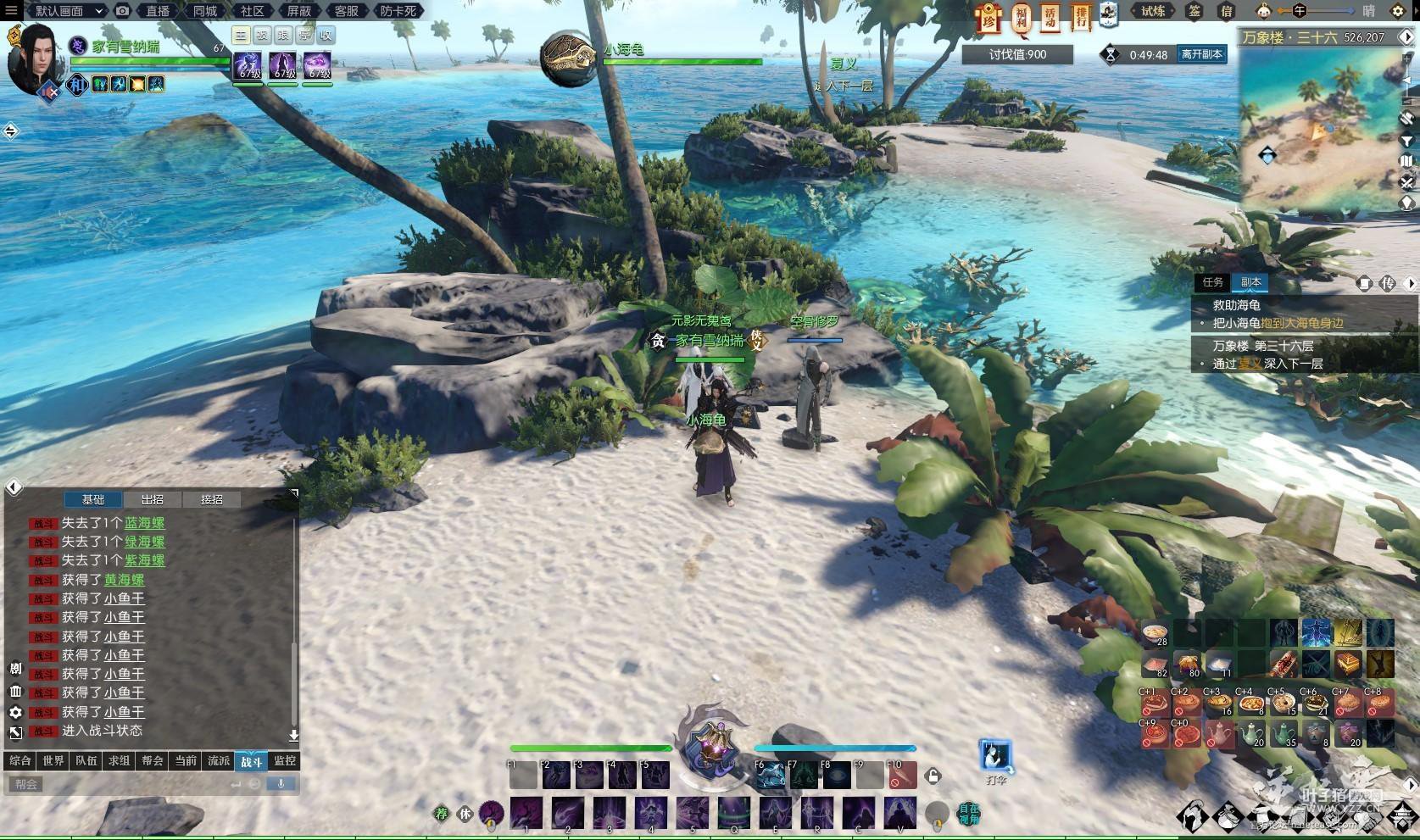The height and width of the screenshot is (840, 1420).
Task: Open the 福利 welfare lantern icon
Action: click(1021, 17)
